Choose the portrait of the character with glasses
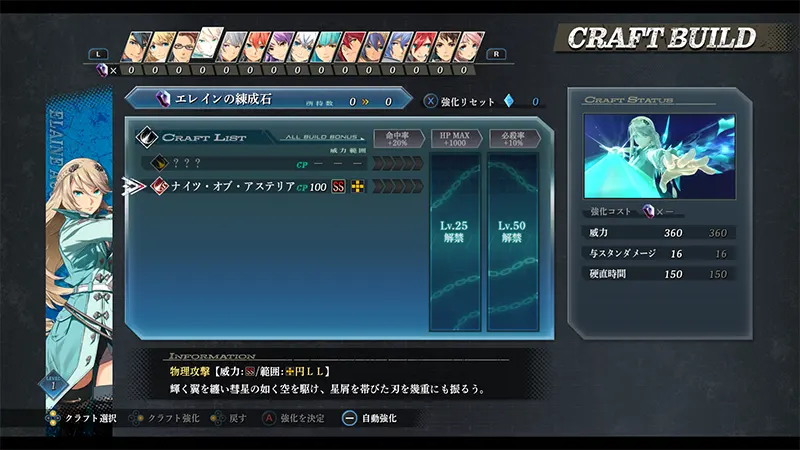800x450 pixels. (185, 47)
